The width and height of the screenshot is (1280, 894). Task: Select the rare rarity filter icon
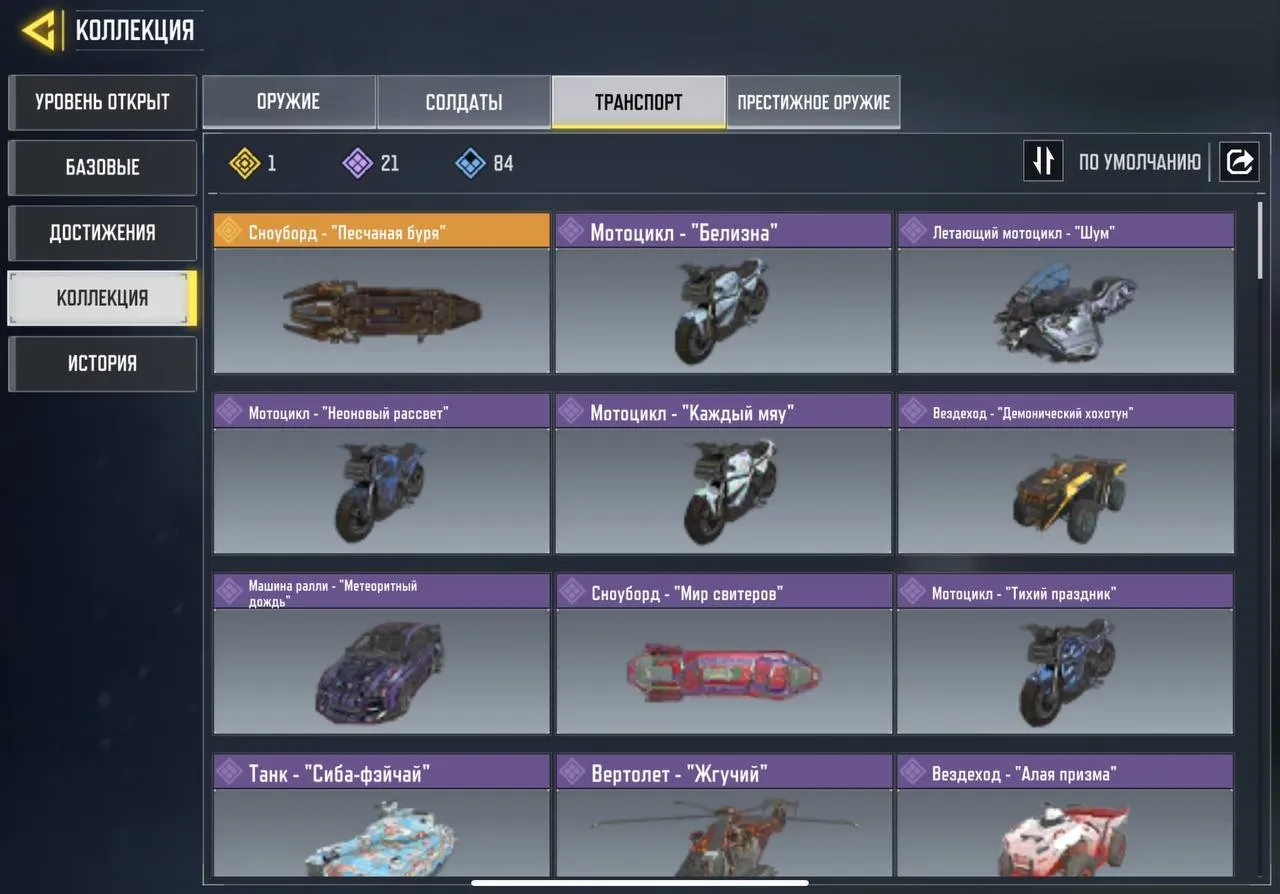click(x=468, y=163)
